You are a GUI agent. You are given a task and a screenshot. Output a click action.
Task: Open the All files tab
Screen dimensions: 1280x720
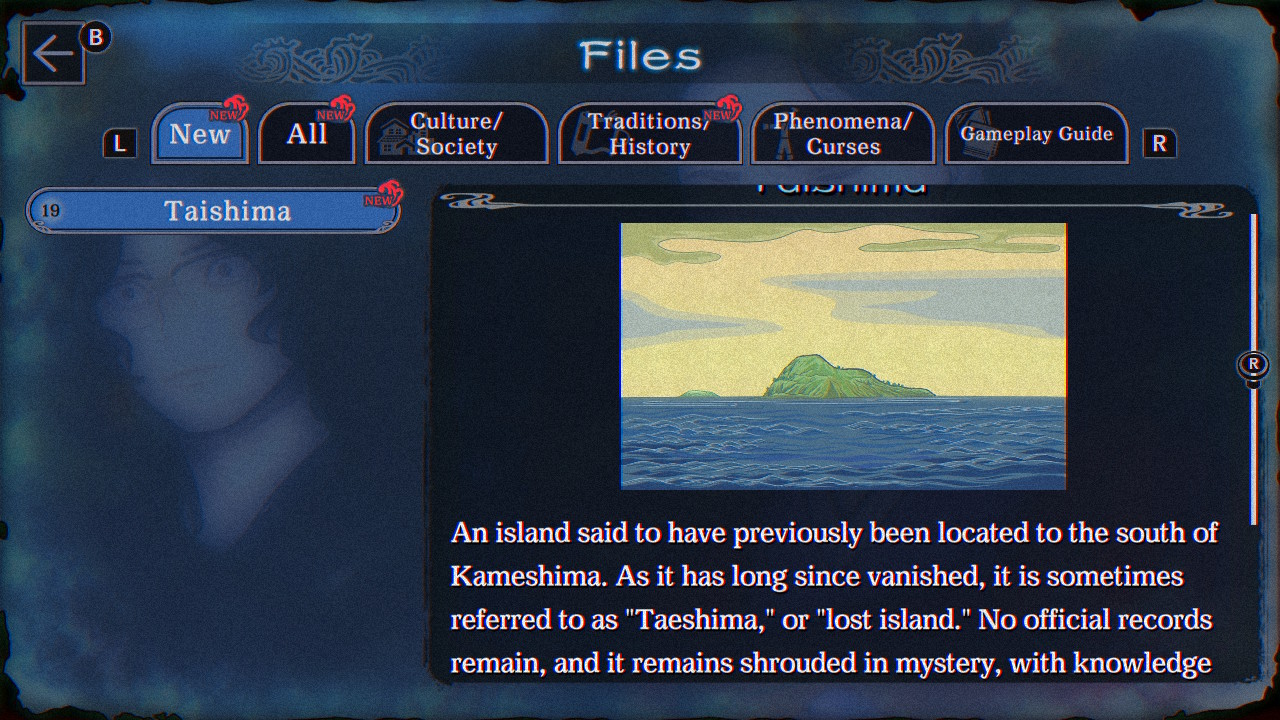[x=307, y=134]
